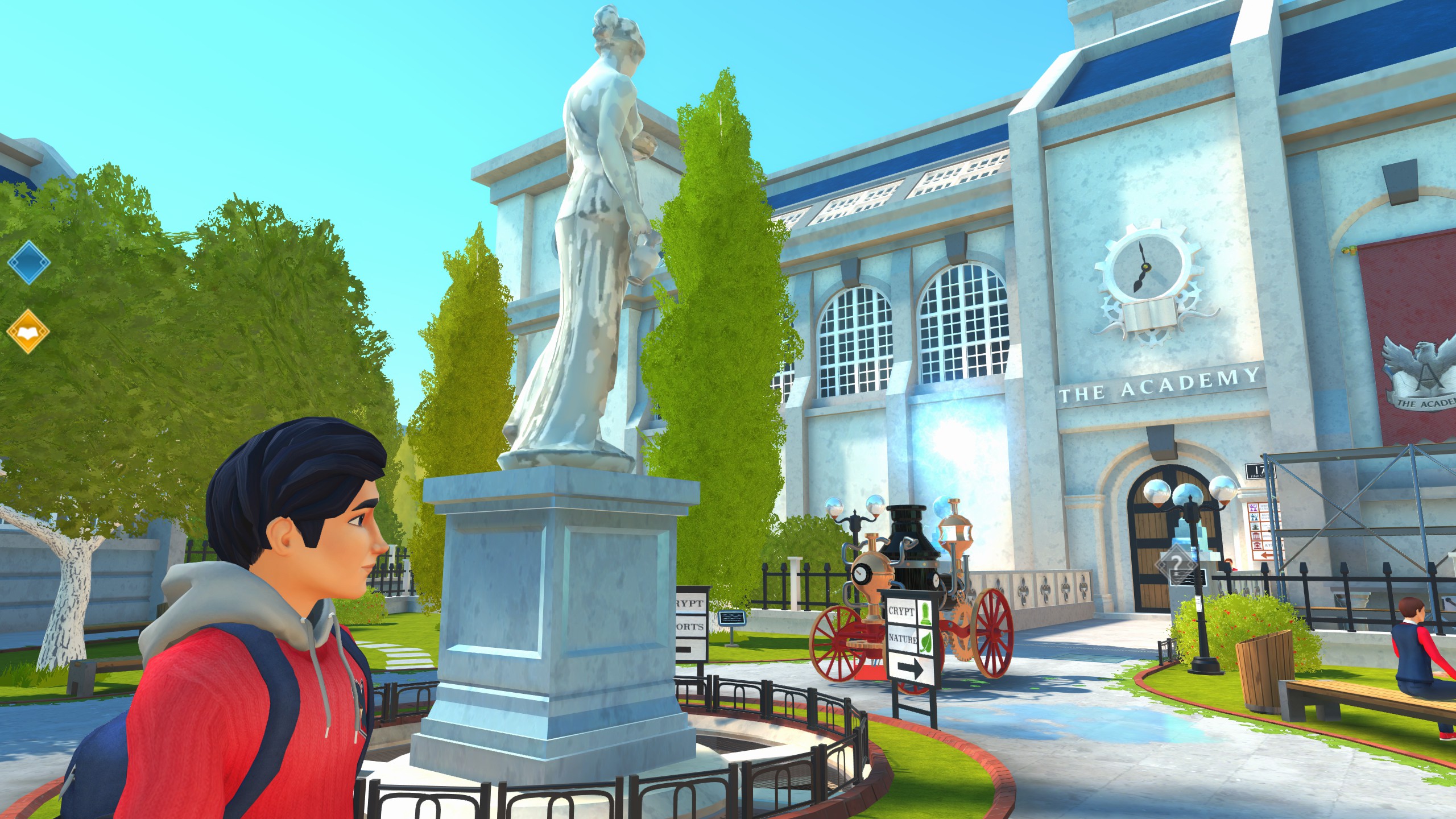Select the gray question mark marker

tap(1176, 565)
